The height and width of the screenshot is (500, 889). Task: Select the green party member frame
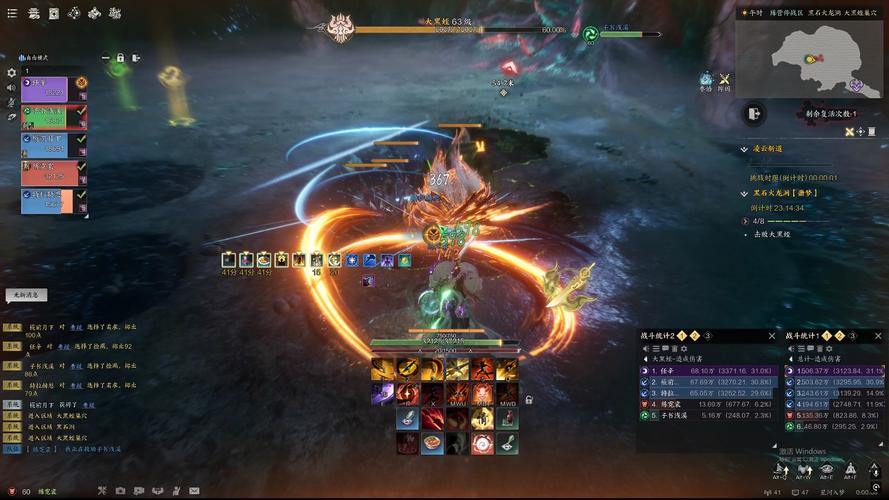click(44, 116)
